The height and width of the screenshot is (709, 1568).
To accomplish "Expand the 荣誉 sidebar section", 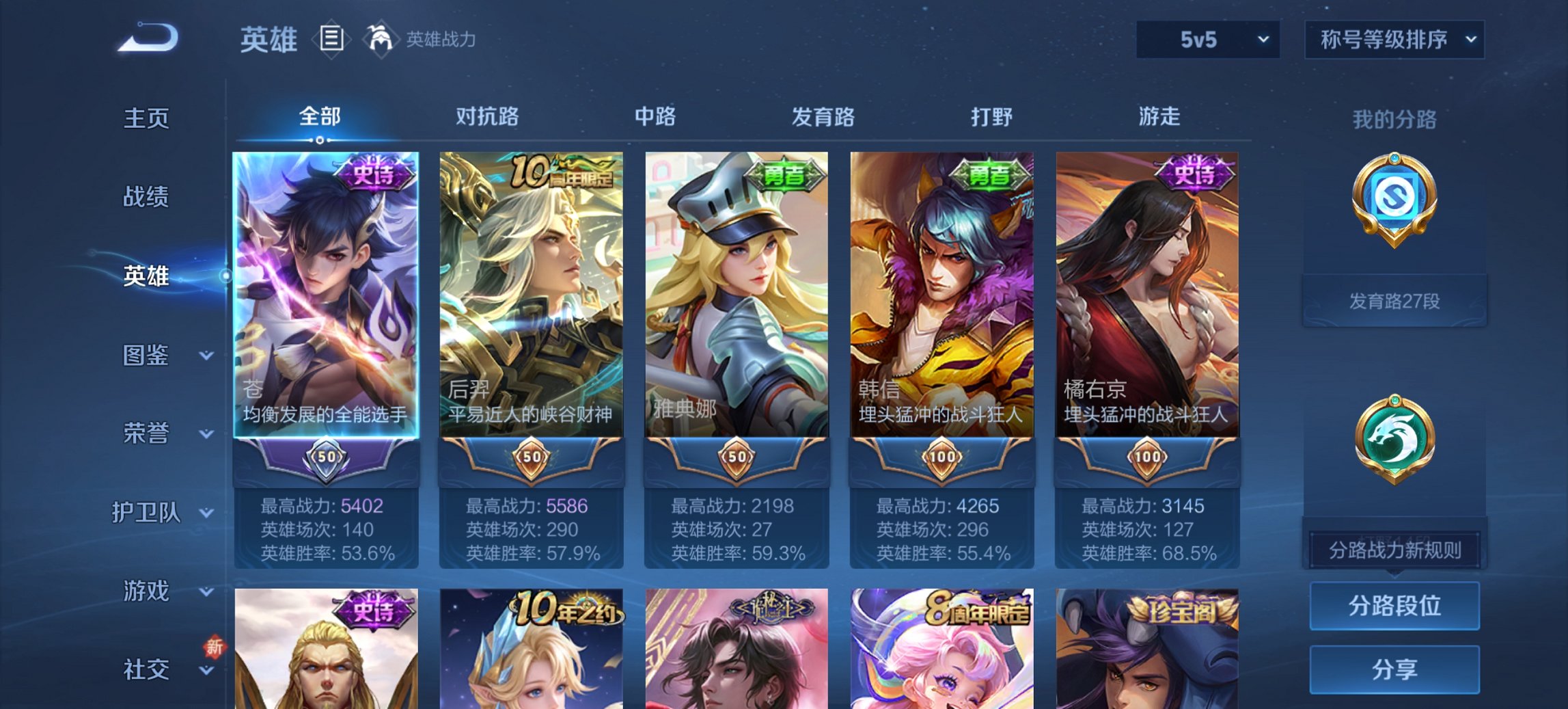I will 147,433.
